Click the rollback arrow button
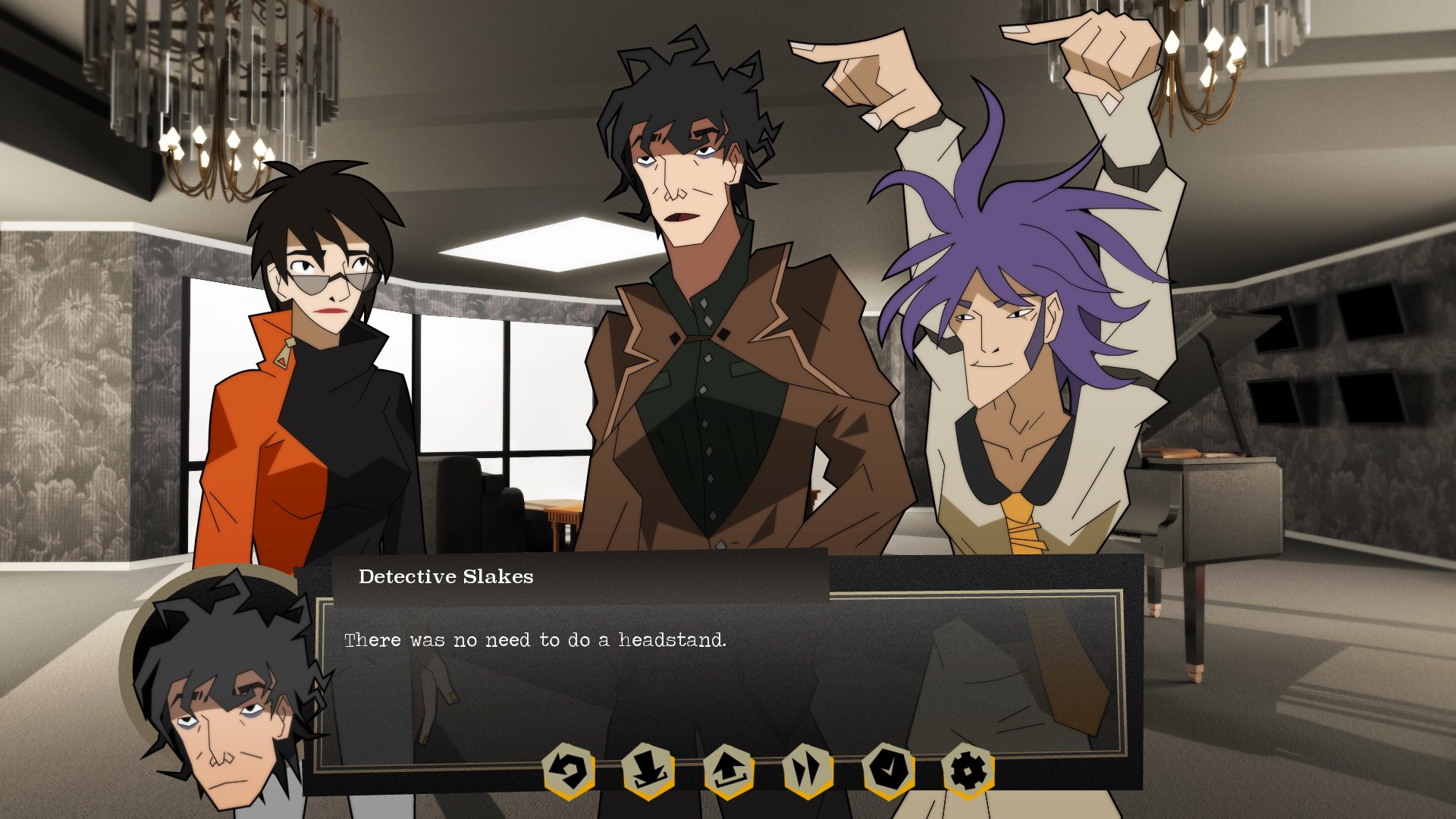 [569, 771]
